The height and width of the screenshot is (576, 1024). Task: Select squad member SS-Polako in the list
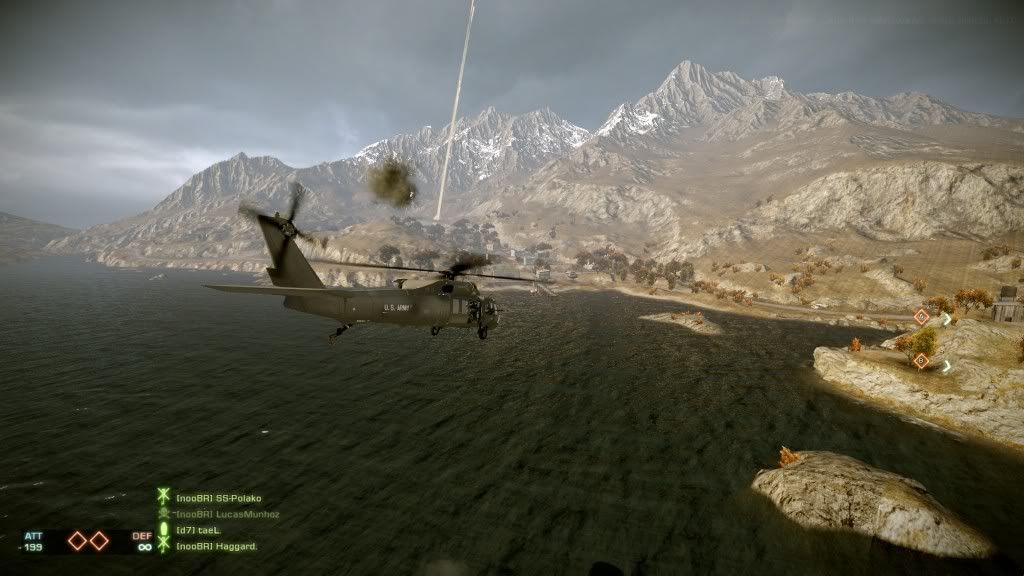pyautogui.click(x=218, y=498)
